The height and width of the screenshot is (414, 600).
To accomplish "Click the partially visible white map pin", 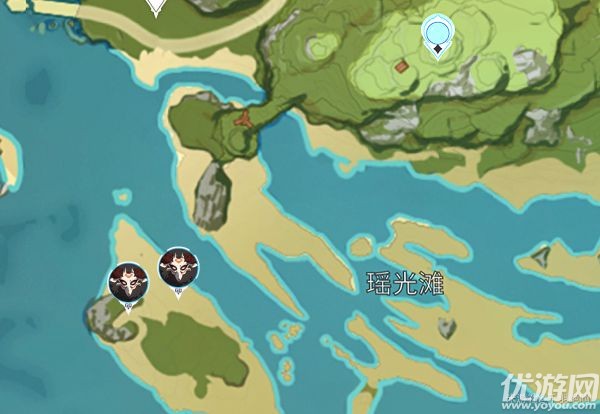I will pyautogui.click(x=155, y=7).
